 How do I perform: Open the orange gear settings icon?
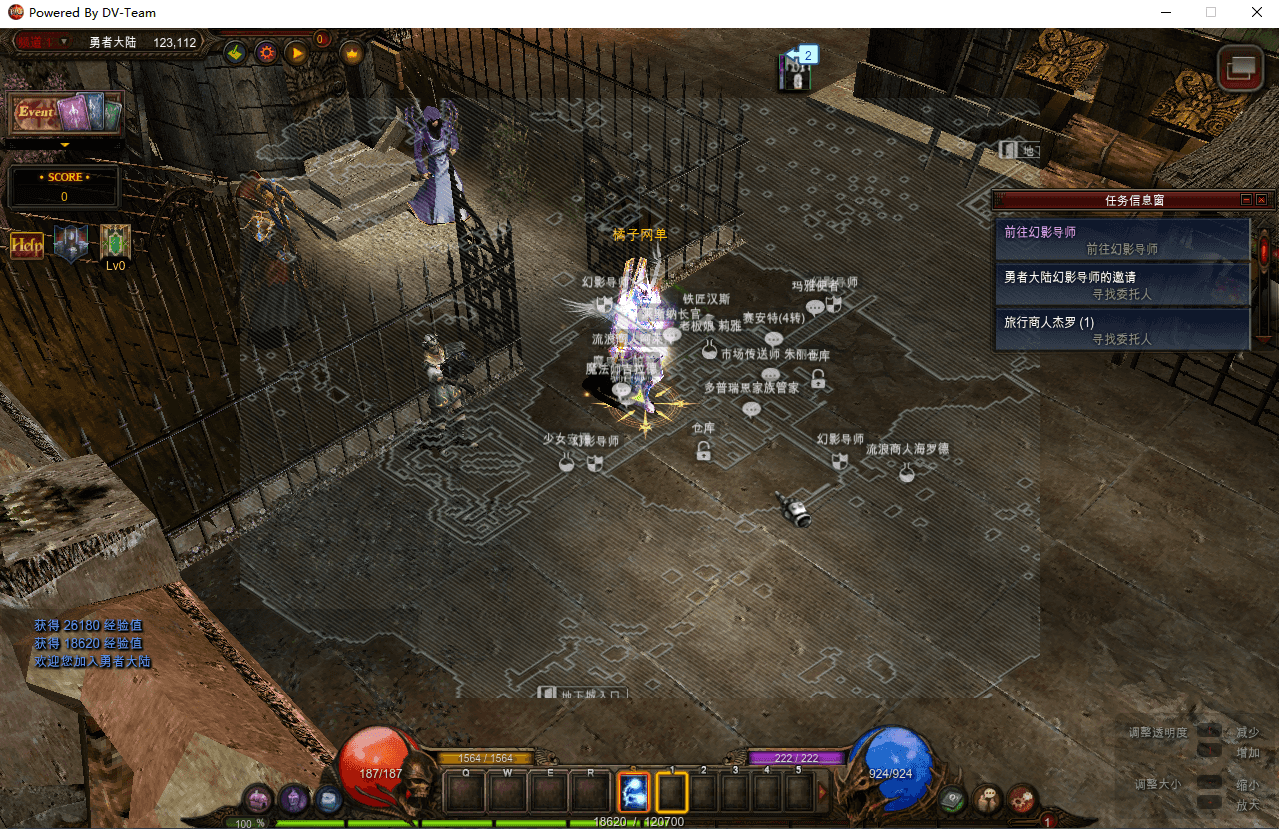point(266,53)
